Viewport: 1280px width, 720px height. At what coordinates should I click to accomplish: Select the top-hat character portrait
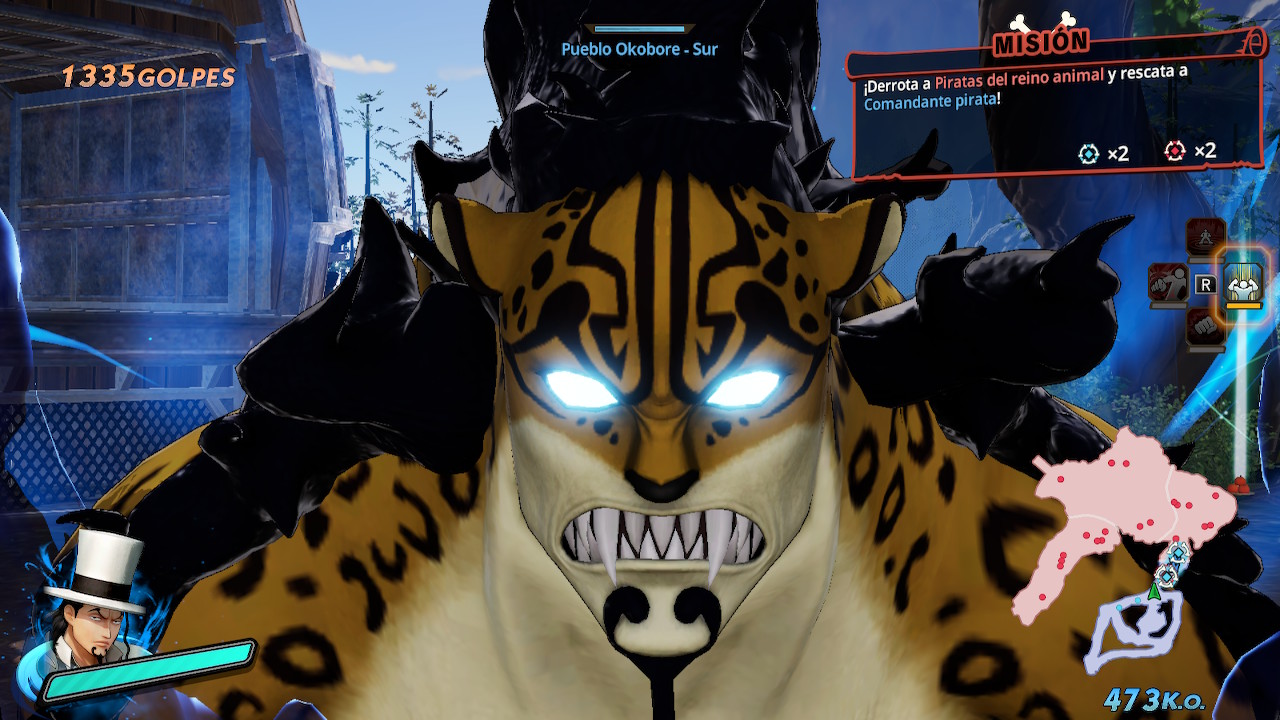tap(92, 600)
